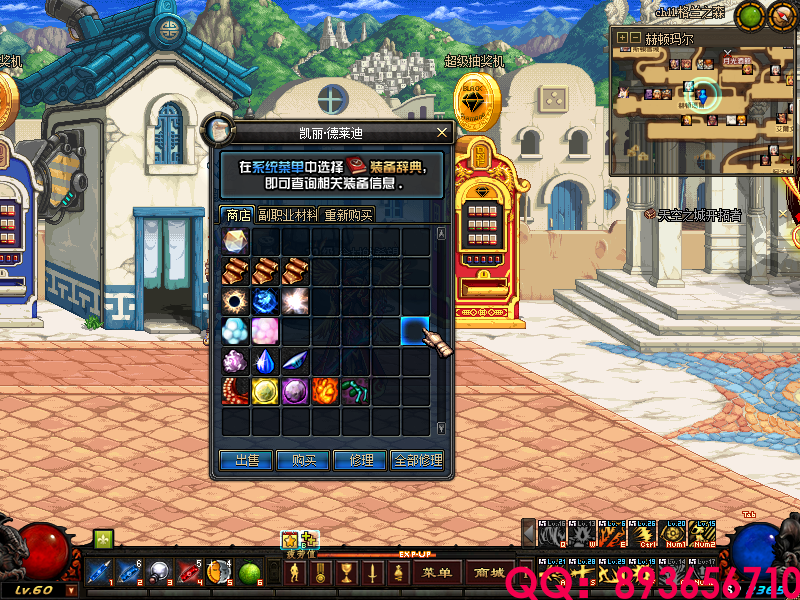Open the 重新购买 buyback tab
Viewport: 800px width, 600px height.
(348, 214)
